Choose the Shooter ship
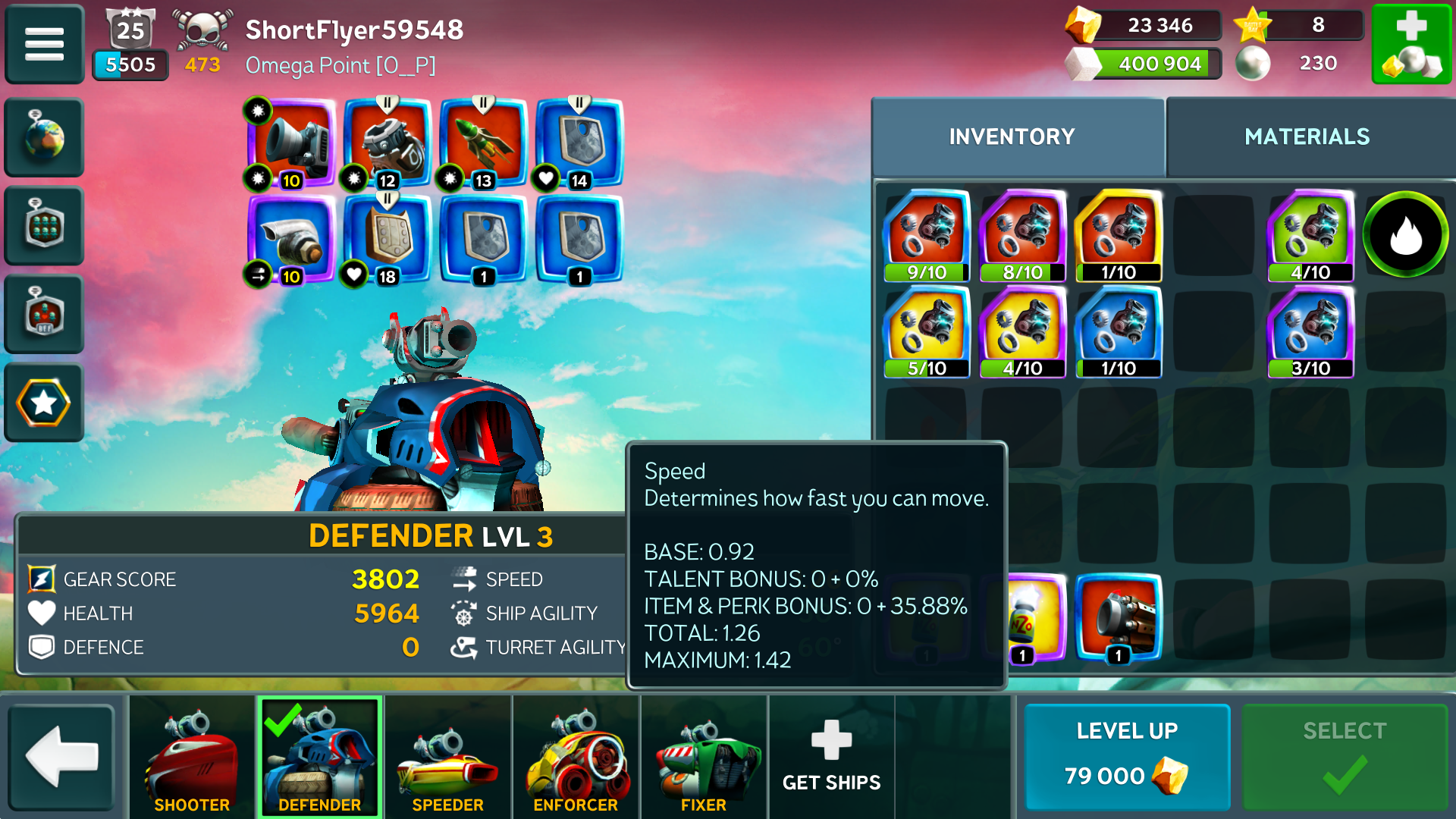This screenshot has width=1456, height=819. coord(192,756)
